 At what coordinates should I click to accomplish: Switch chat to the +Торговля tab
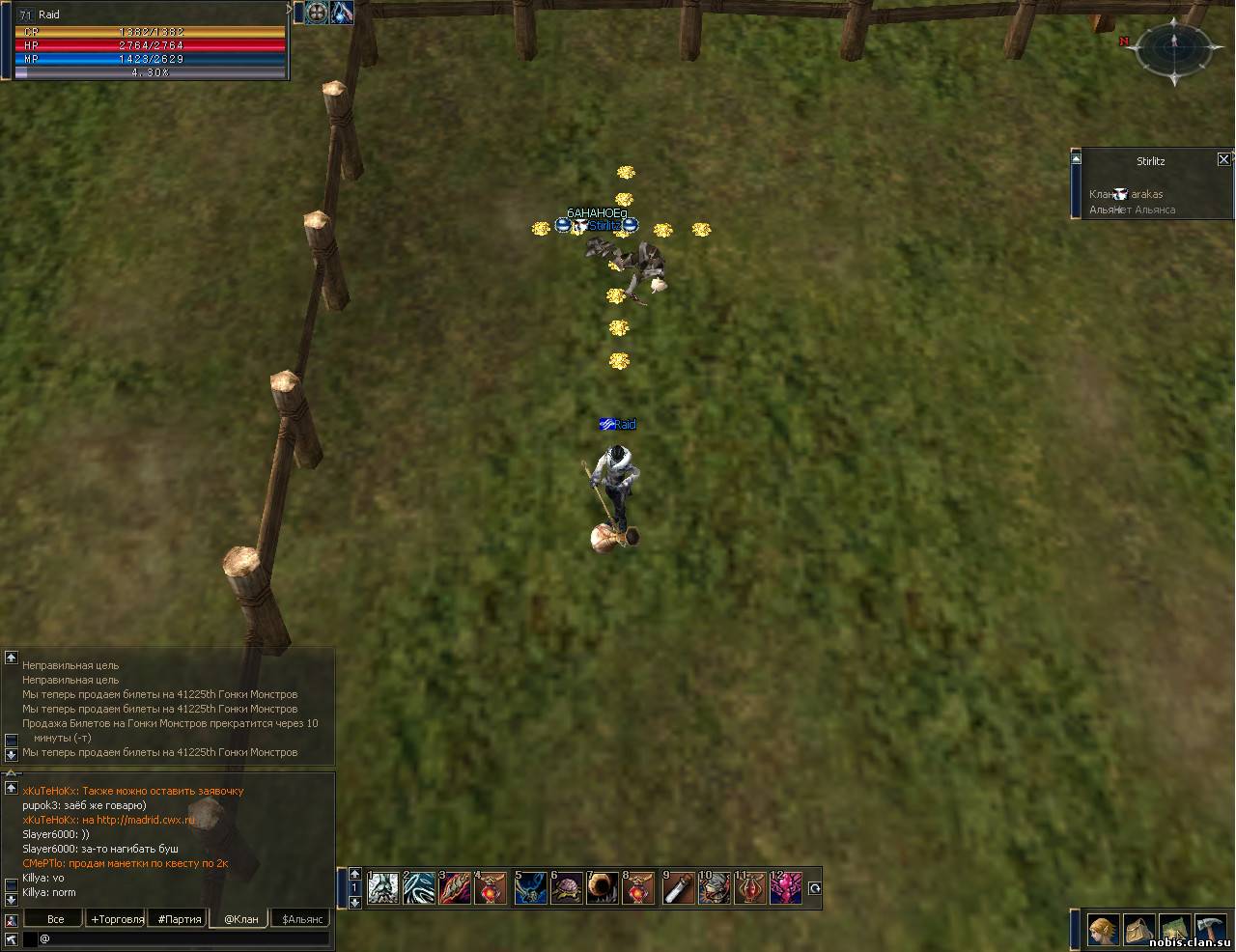point(117,919)
